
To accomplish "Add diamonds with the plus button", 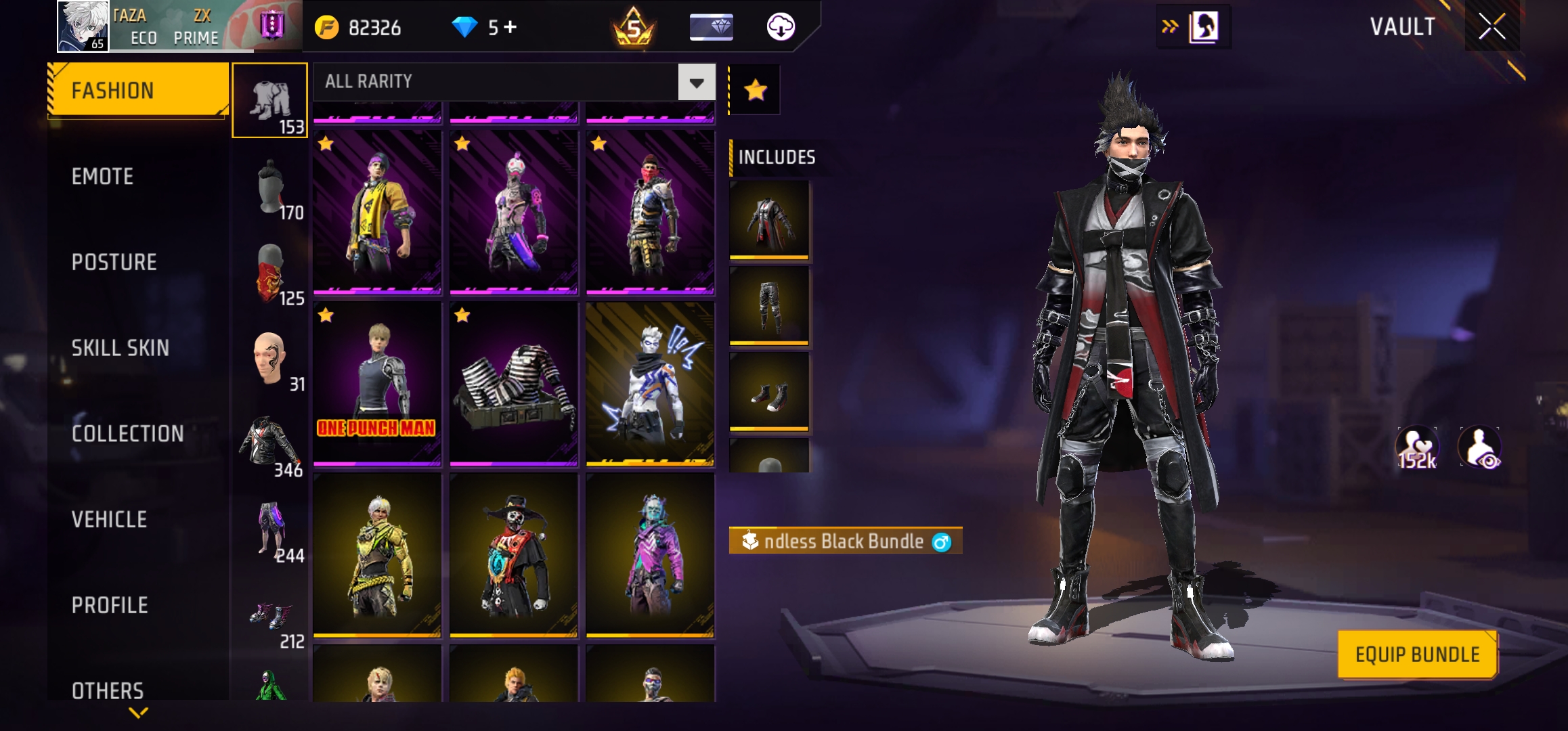I will pos(510,28).
